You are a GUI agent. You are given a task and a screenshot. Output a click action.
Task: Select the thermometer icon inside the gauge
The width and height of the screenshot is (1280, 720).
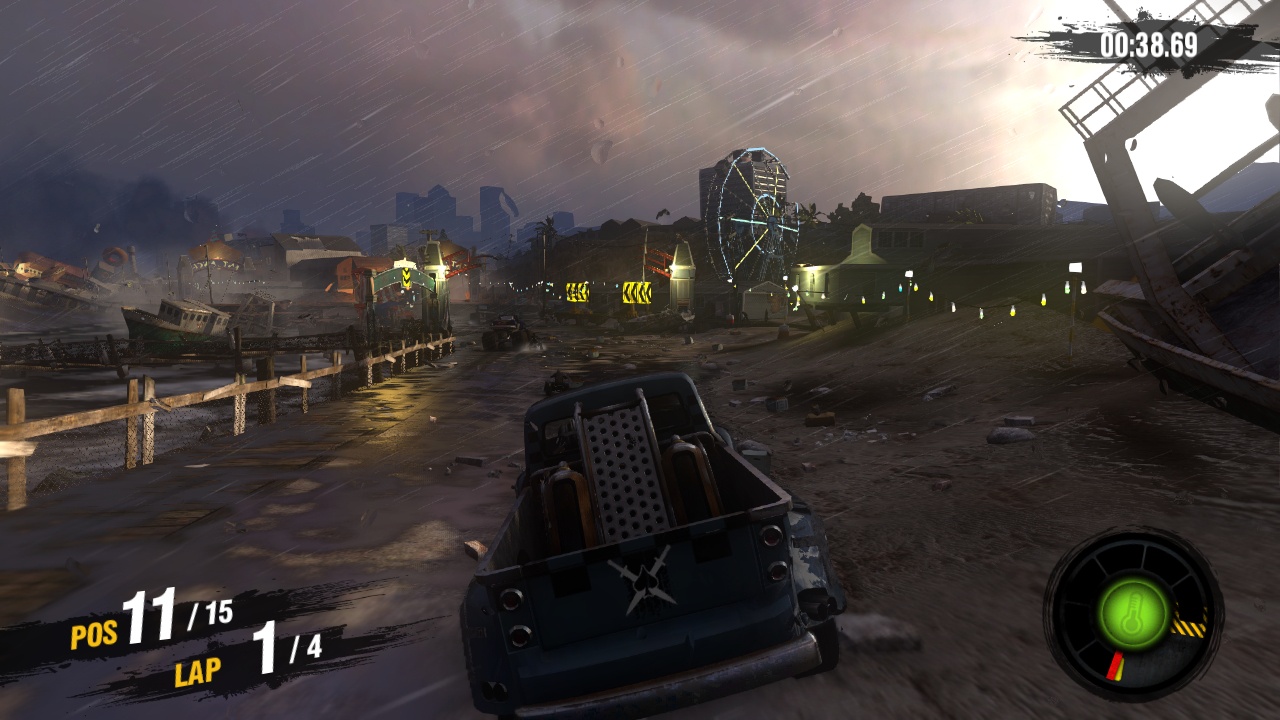[x=1132, y=612]
